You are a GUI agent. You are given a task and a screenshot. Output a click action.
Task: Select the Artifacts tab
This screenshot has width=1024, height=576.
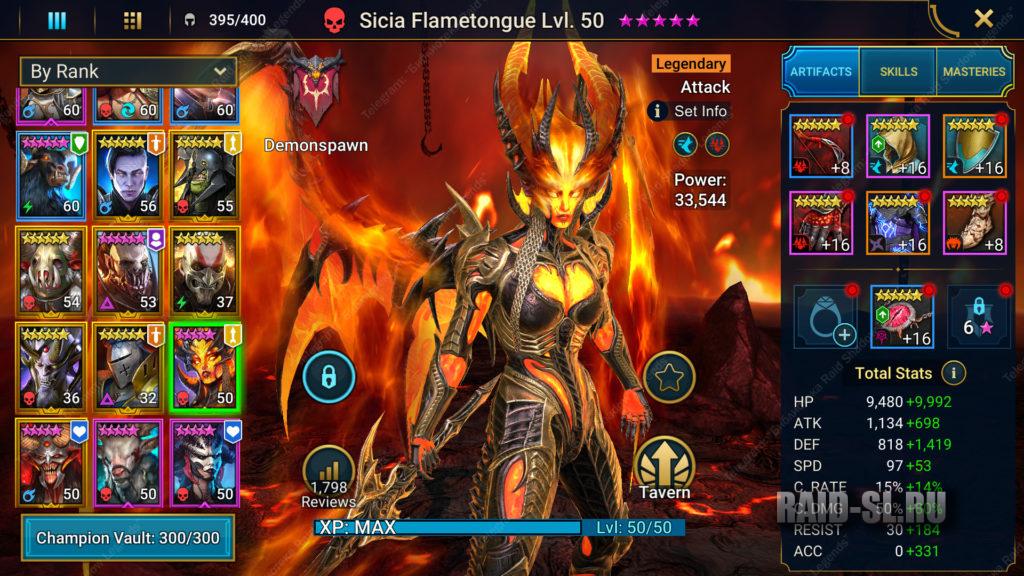(821, 72)
